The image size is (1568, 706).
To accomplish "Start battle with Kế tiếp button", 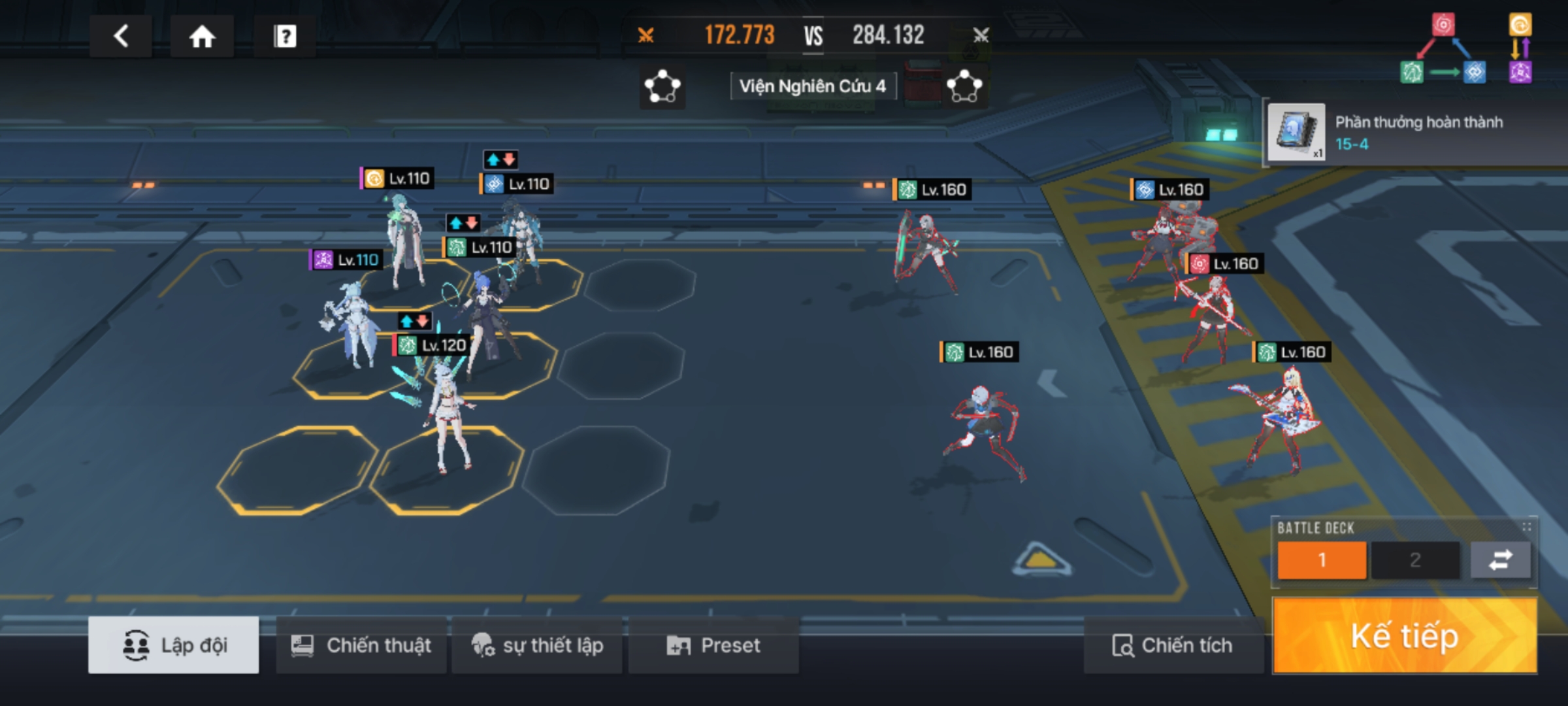I will [x=1405, y=636].
